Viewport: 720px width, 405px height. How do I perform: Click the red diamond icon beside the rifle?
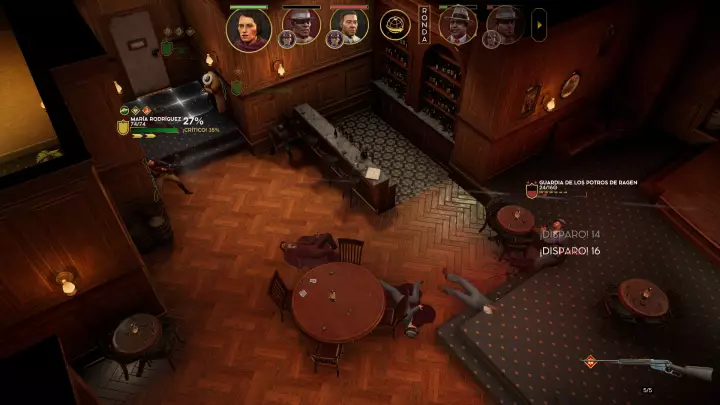pyautogui.click(x=591, y=362)
